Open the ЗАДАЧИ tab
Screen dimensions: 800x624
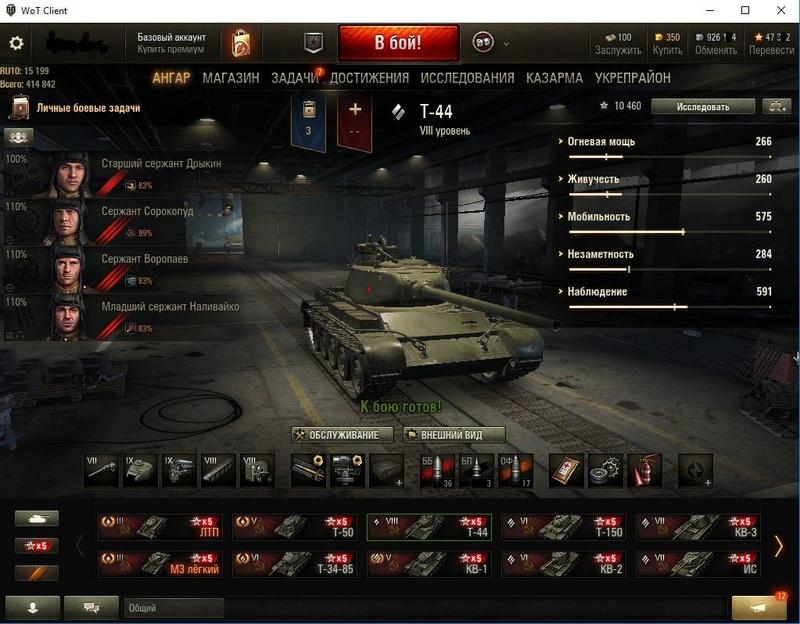click(294, 78)
